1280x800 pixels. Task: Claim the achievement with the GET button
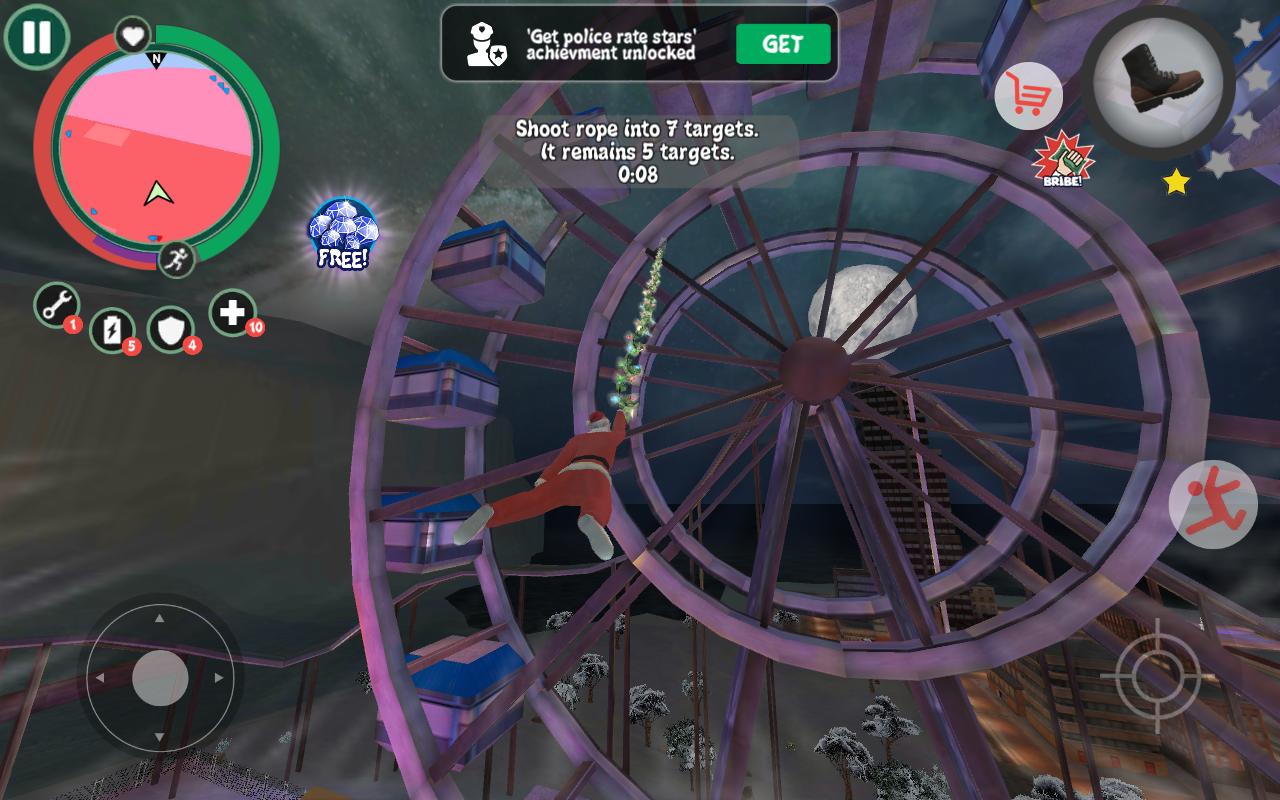click(783, 44)
